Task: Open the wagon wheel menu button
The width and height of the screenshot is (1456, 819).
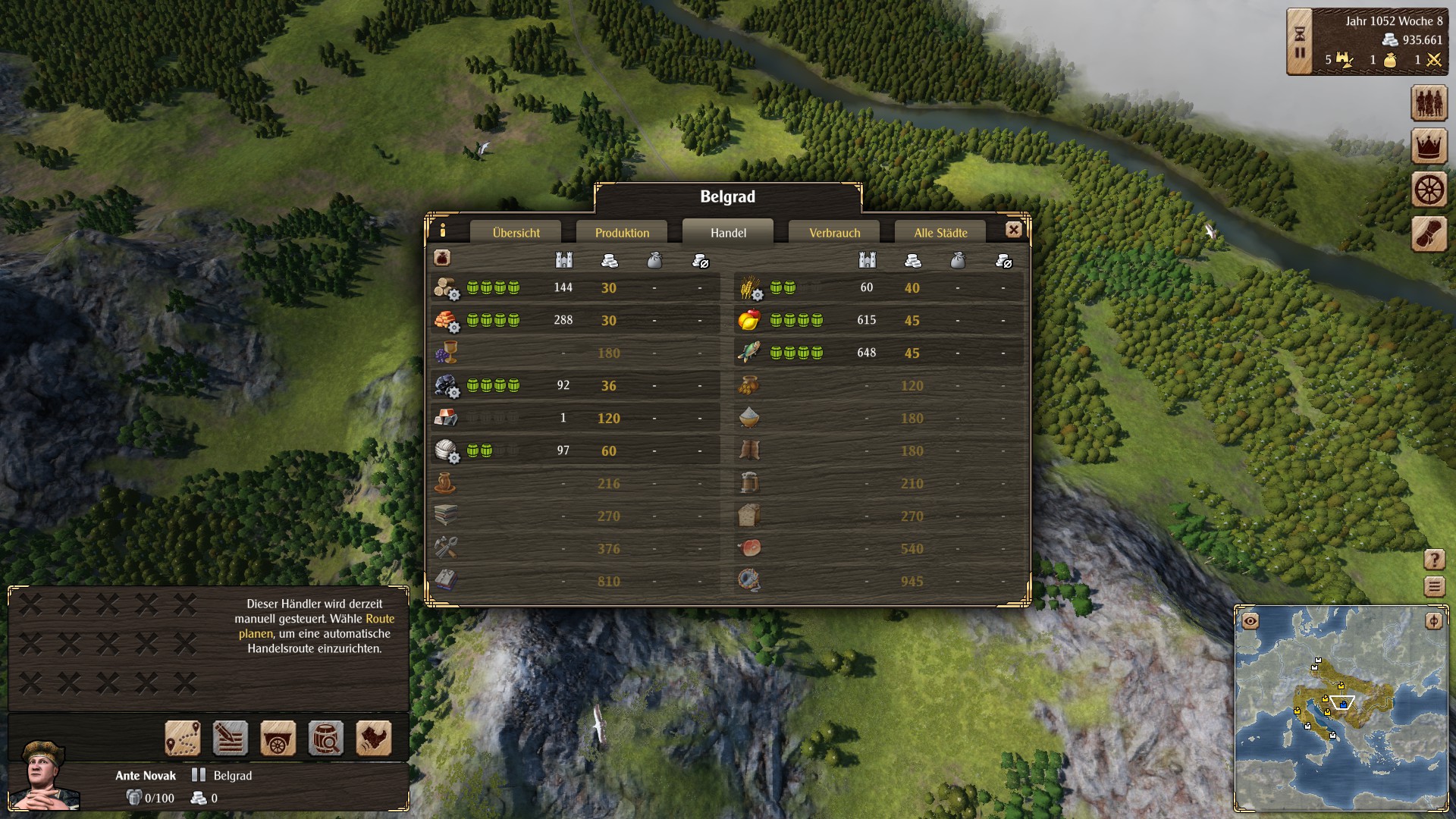Action: click(x=1429, y=190)
